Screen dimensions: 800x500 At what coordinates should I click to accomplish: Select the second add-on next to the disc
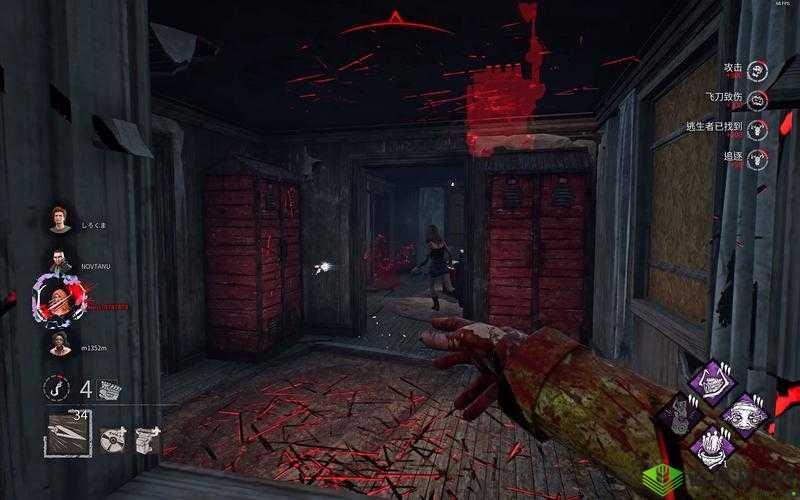click(x=147, y=436)
